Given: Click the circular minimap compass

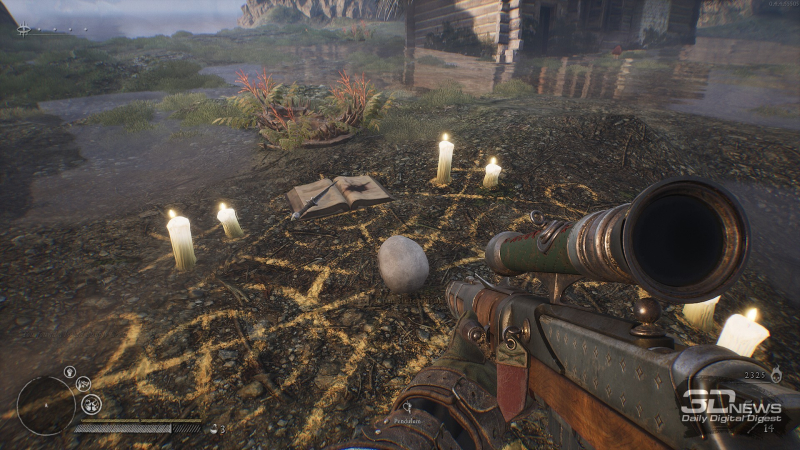Looking at the screenshot, I should point(46,405).
